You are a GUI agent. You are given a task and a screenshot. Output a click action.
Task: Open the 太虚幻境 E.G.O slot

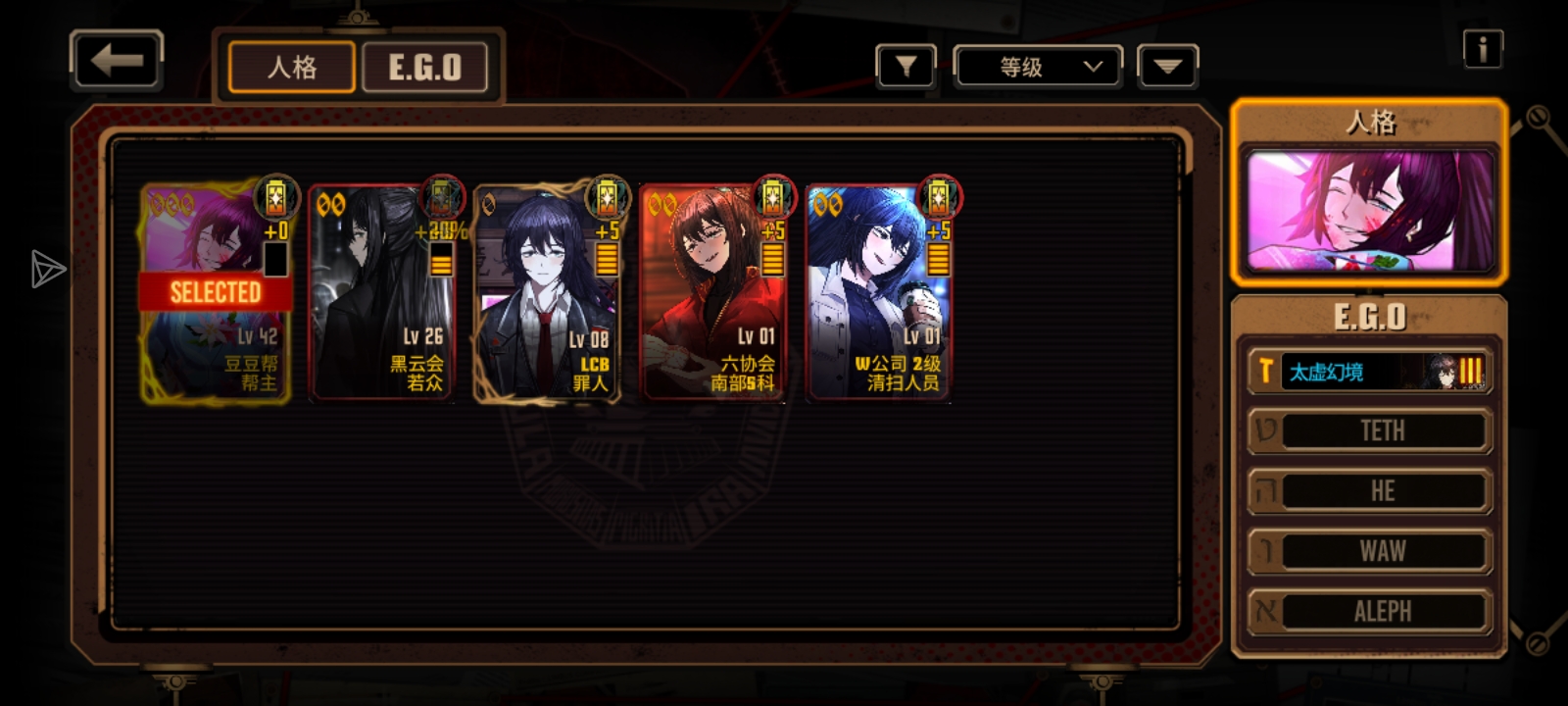pos(1369,372)
